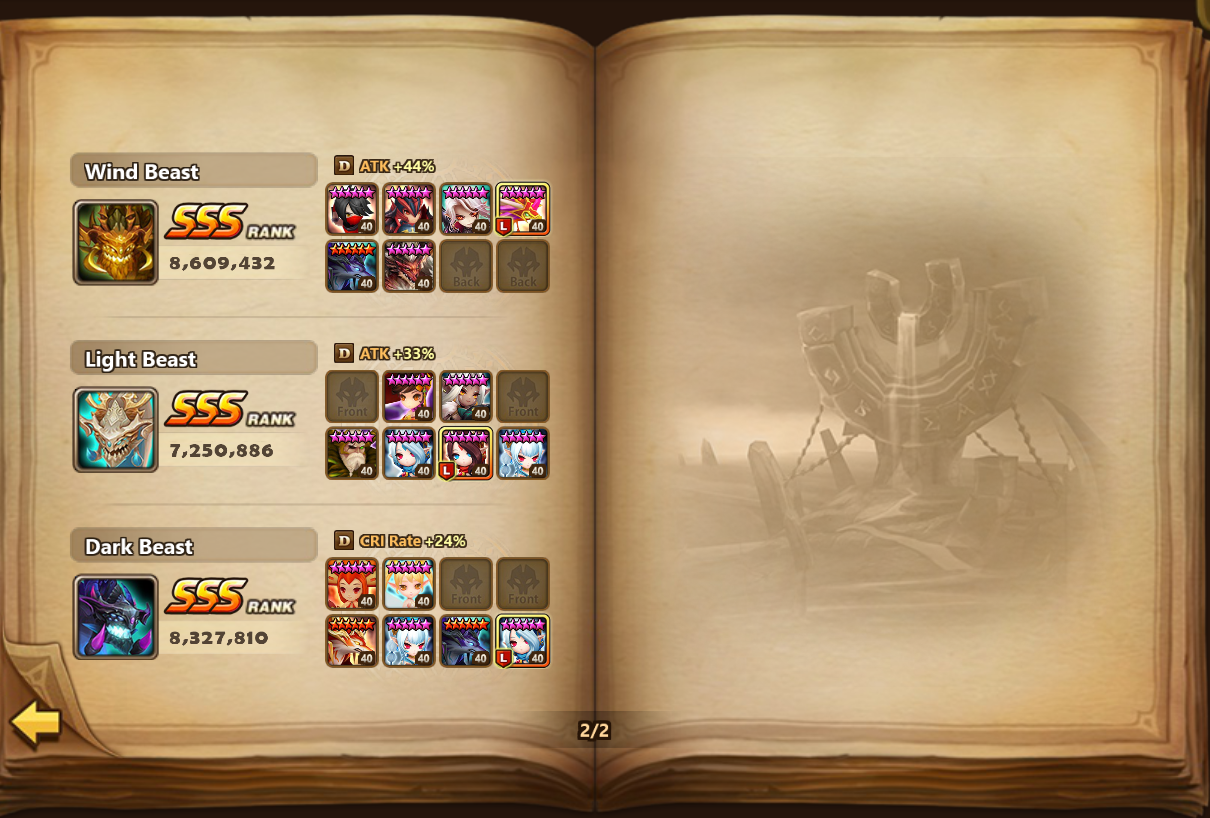Select the fiery orange beast in Dark Beast team

click(x=352, y=640)
